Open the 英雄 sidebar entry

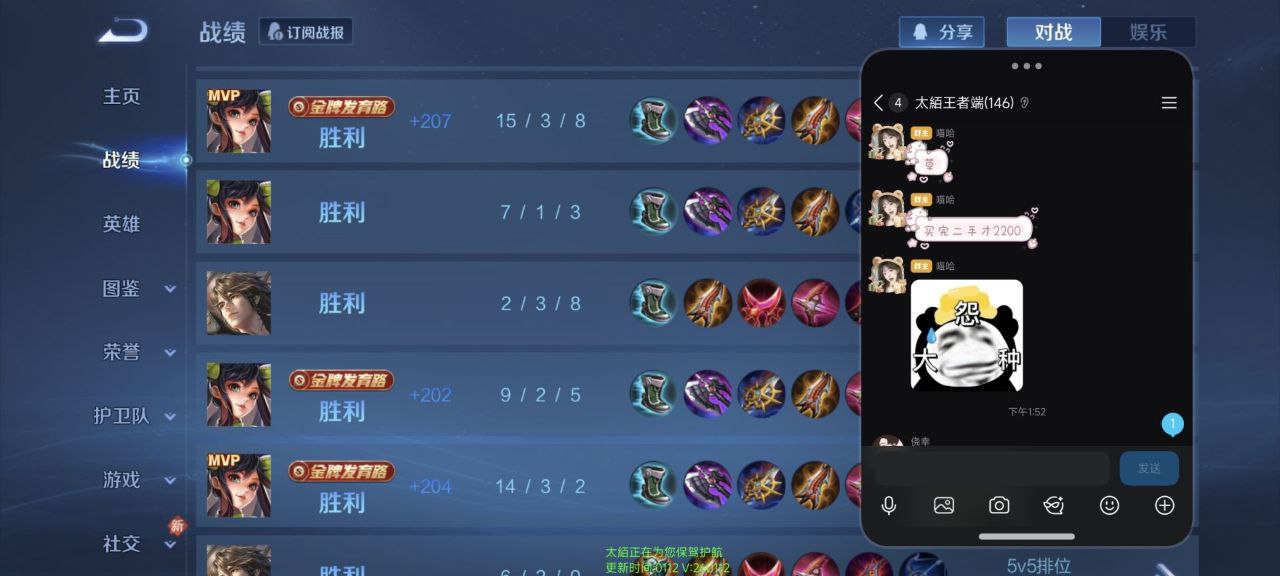(121, 224)
